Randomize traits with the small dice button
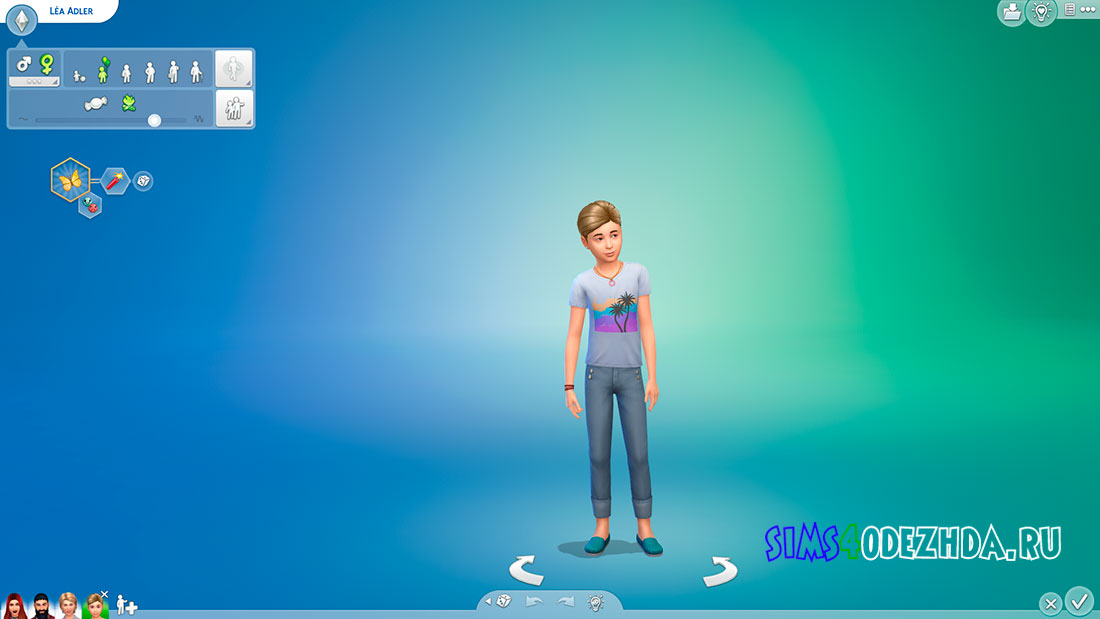1100x619 pixels. 144,181
